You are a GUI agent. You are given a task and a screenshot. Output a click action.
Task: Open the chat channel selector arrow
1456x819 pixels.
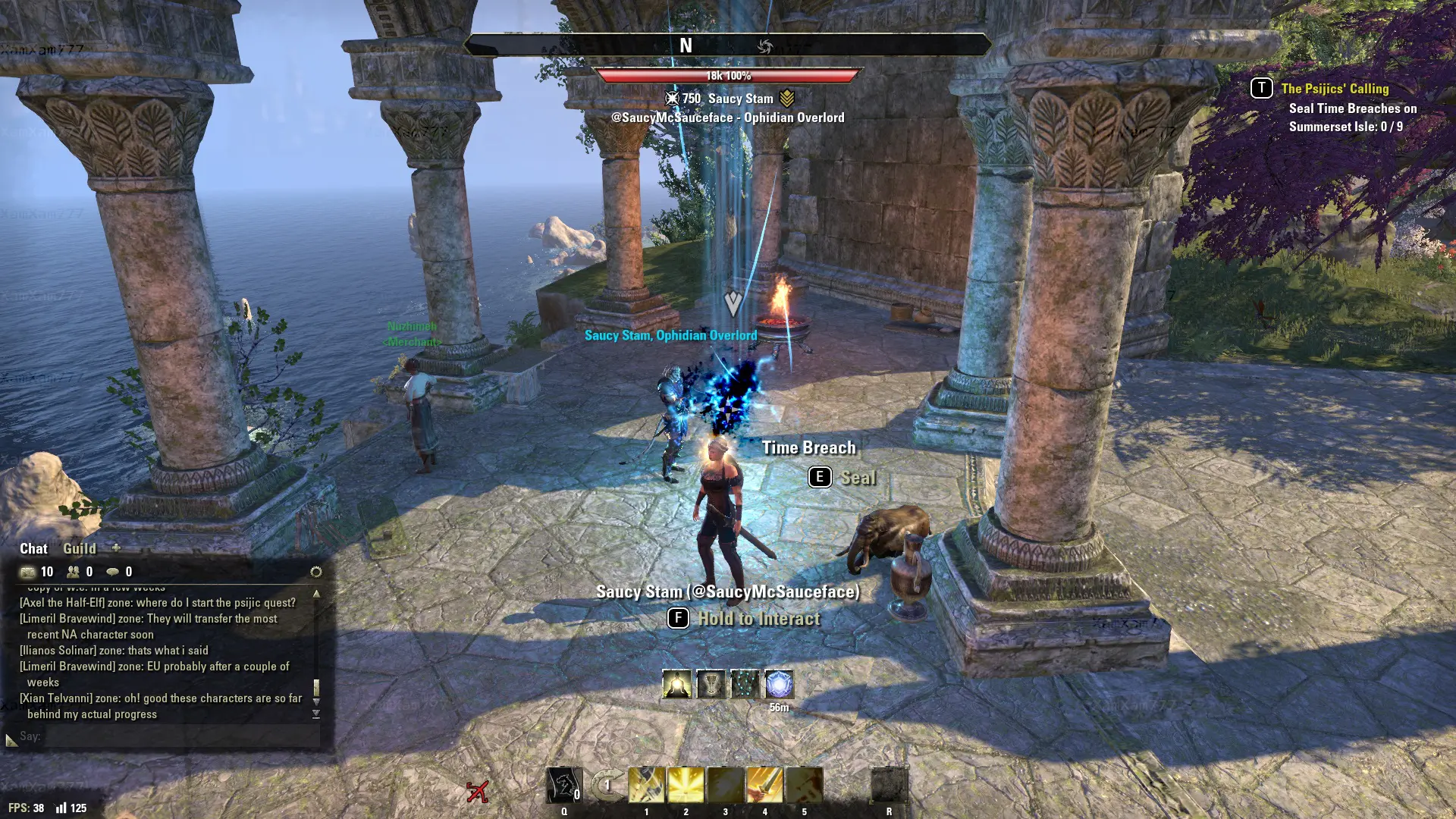[11, 739]
